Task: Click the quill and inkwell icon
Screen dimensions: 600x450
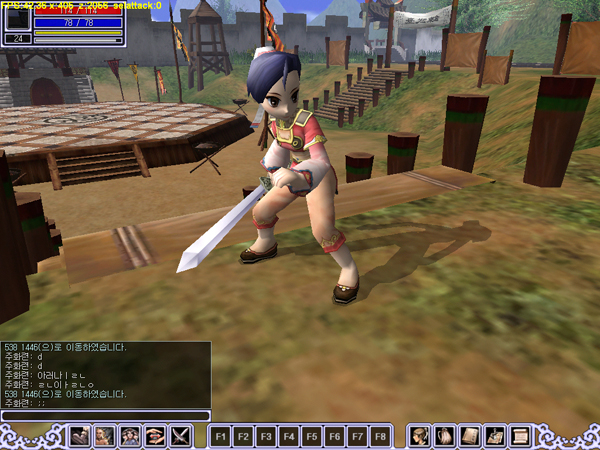Action: coord(495,436)
